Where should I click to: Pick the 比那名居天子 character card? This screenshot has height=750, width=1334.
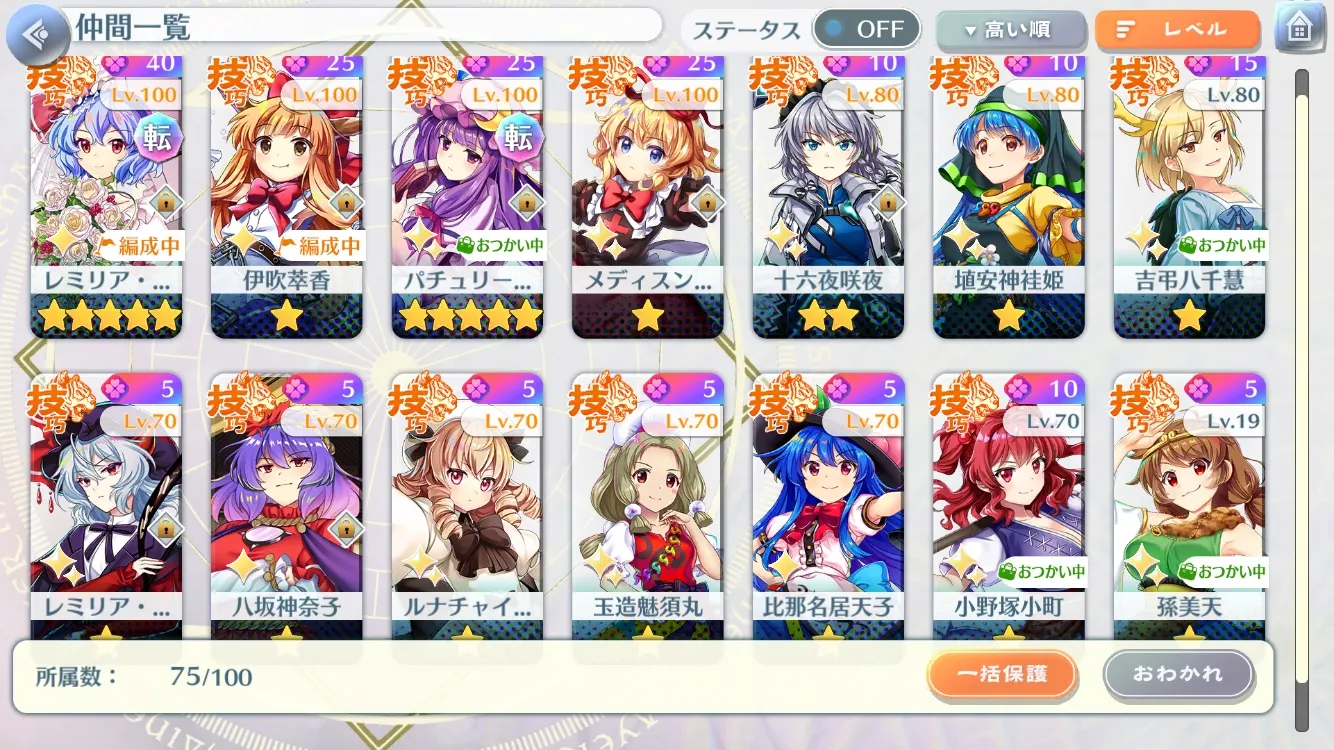828,505
